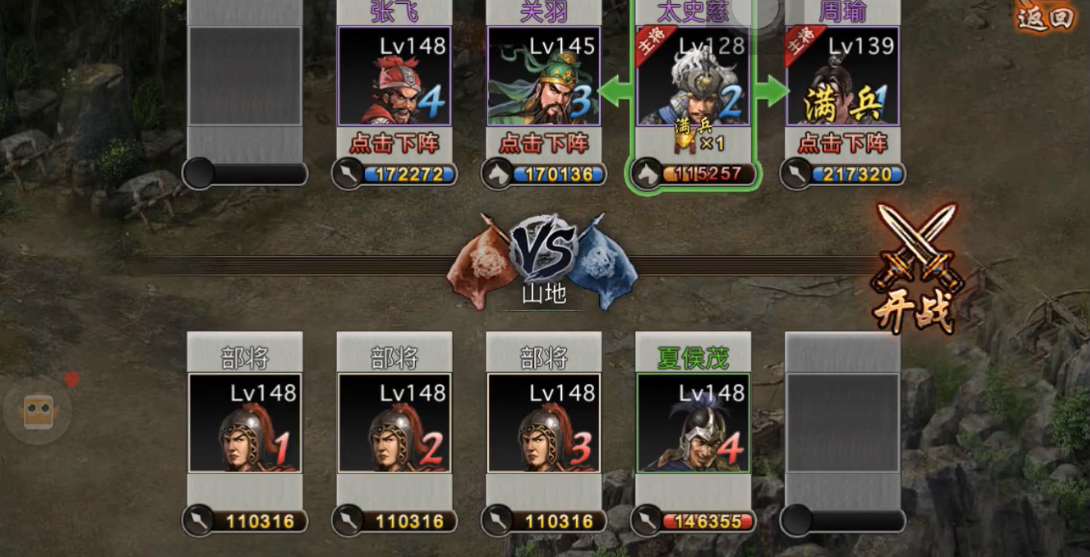Choose the highlighted 太史慈 general card
The height and width of the screenshot is (557, 1090).
[693, 78]
